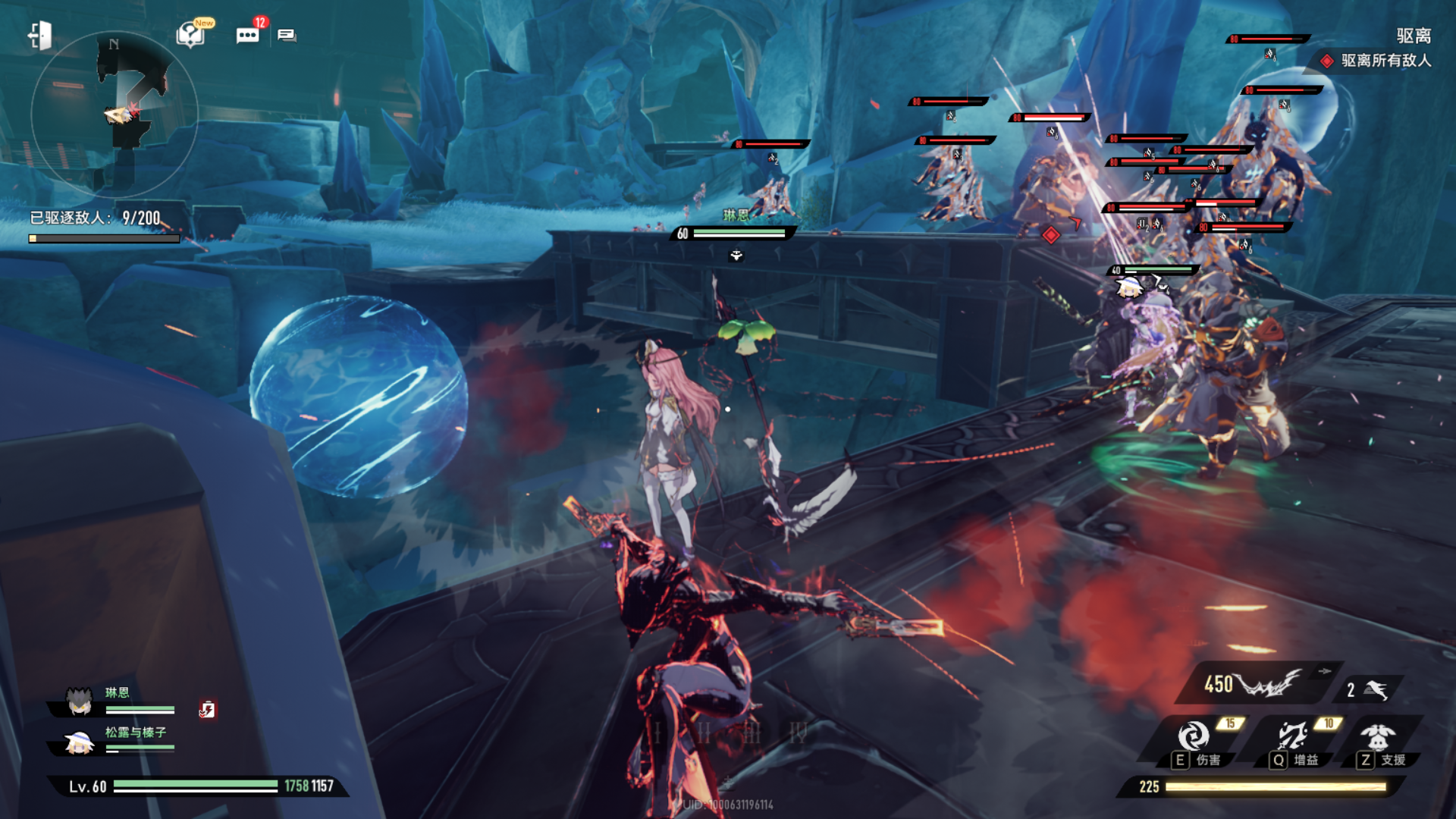The width and height of the screenshot is (1456, 819).
Task: Click the exit-door leave mission icon
Action: click(x=39, y=36)
